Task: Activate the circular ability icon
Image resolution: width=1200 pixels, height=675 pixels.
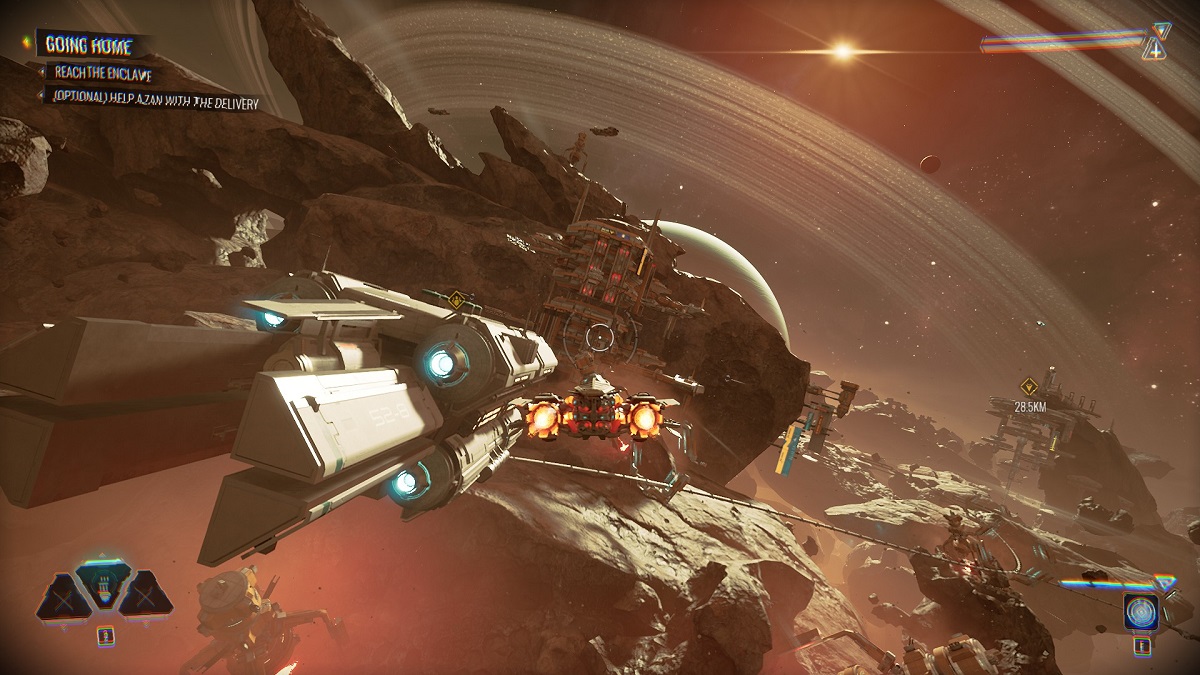Action: coord(1140,611)
